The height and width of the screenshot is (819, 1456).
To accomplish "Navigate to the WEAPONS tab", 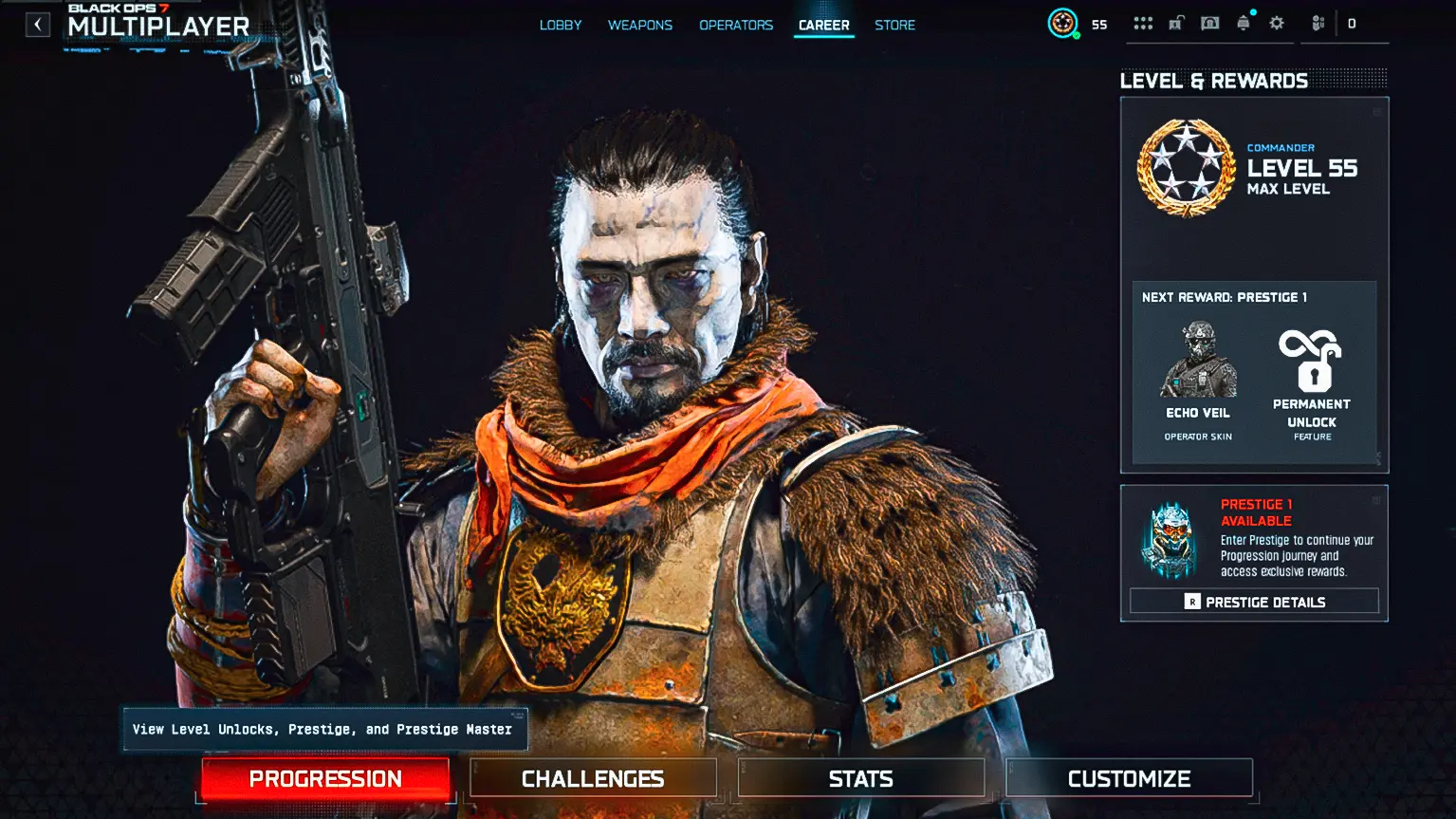I will tap(640, 25).
